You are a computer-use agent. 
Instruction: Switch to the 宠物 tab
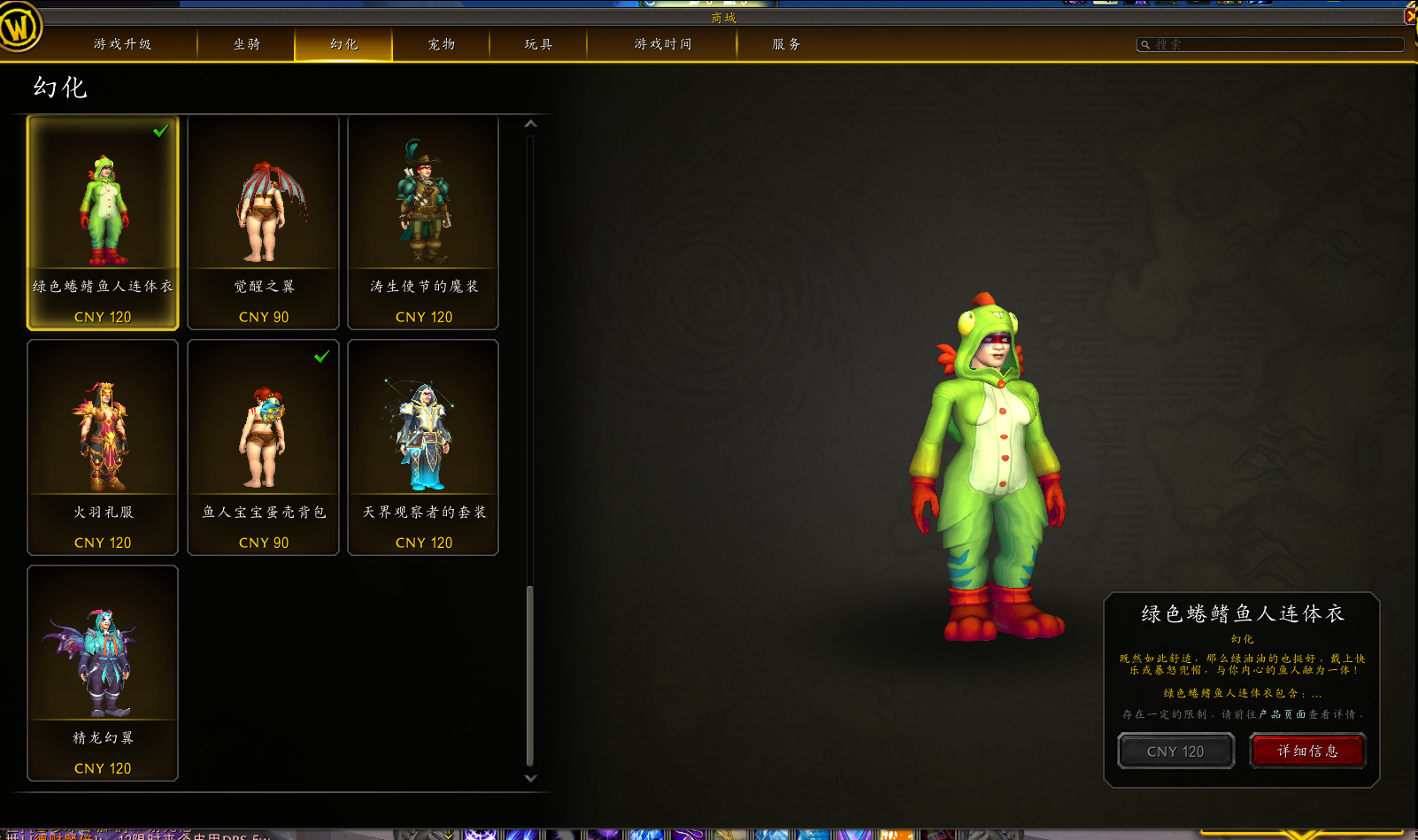click(x=441, y=44)
